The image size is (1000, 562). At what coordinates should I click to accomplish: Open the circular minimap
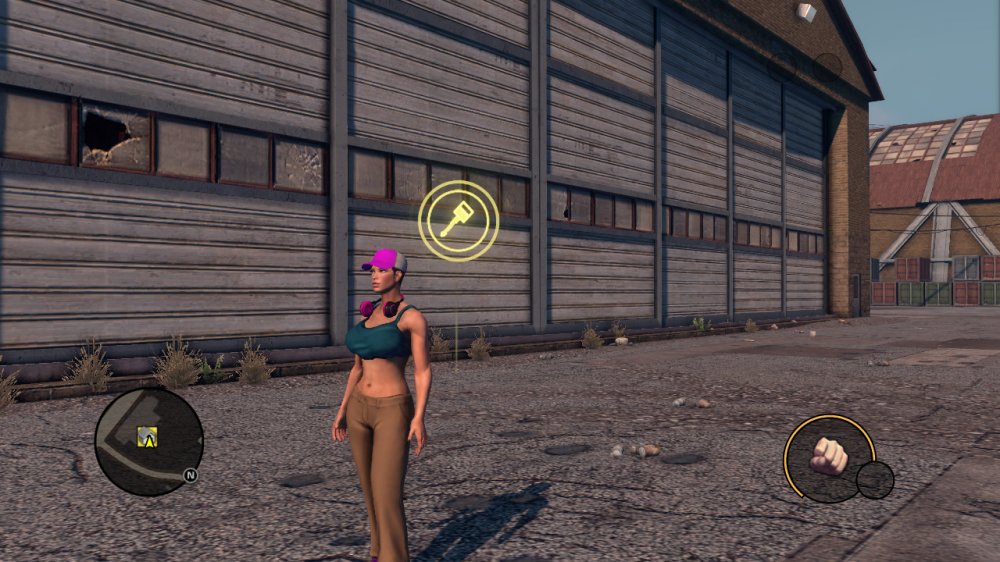click(149, 442)
